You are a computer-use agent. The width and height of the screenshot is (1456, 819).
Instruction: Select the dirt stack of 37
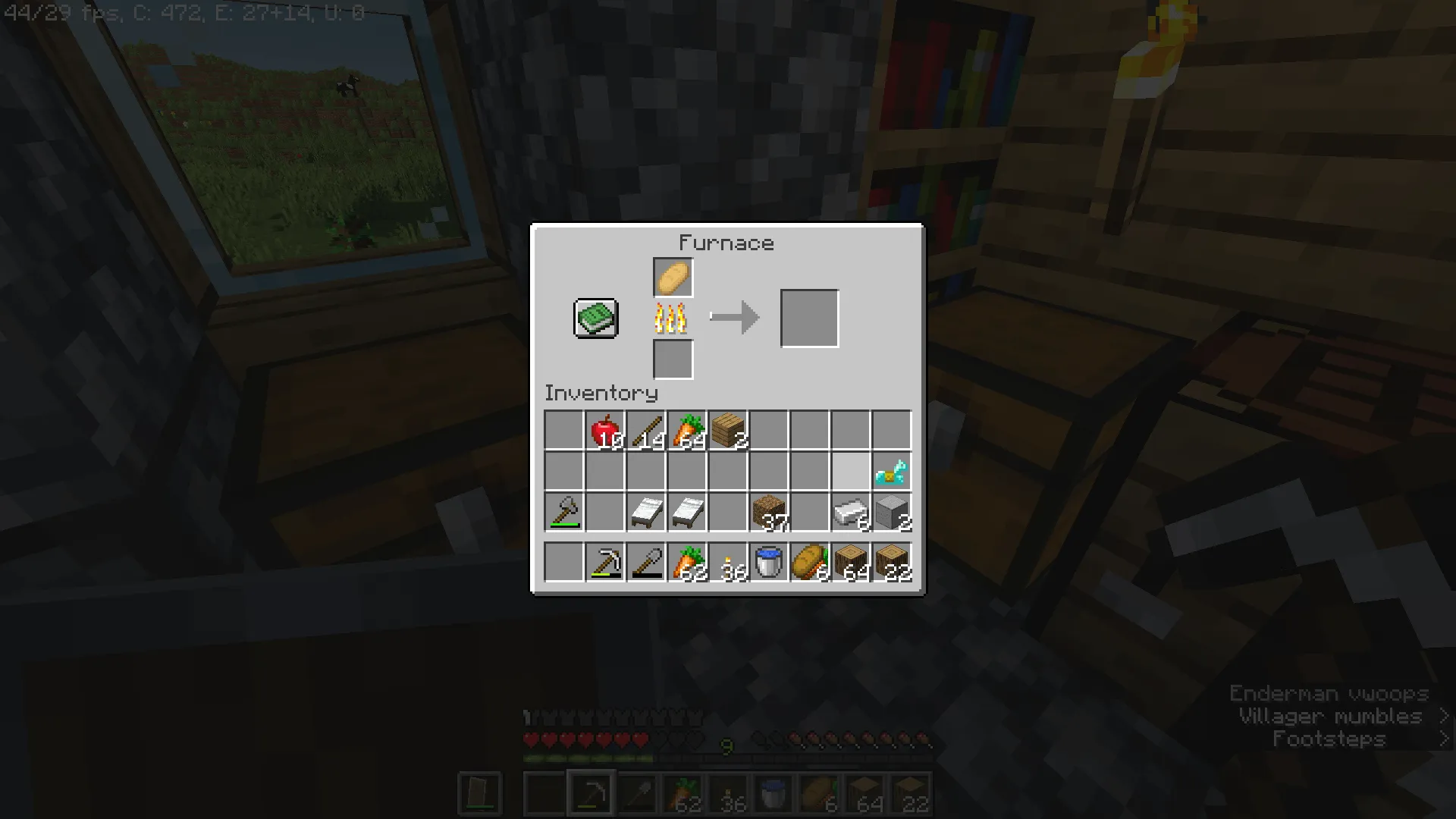769,512
